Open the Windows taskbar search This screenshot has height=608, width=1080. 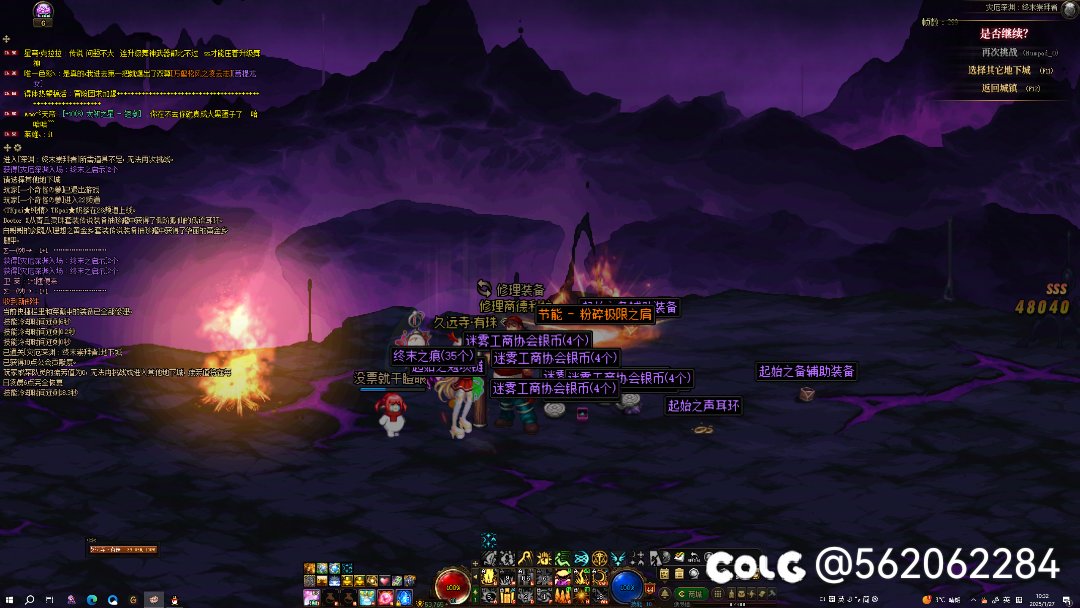coord(30,600)
